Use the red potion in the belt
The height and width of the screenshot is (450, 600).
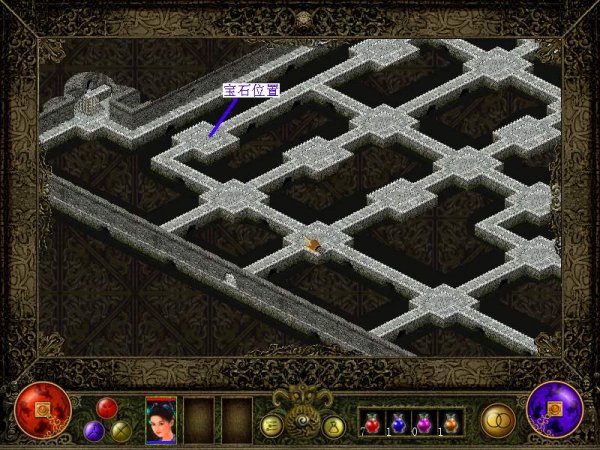point(373,423)
